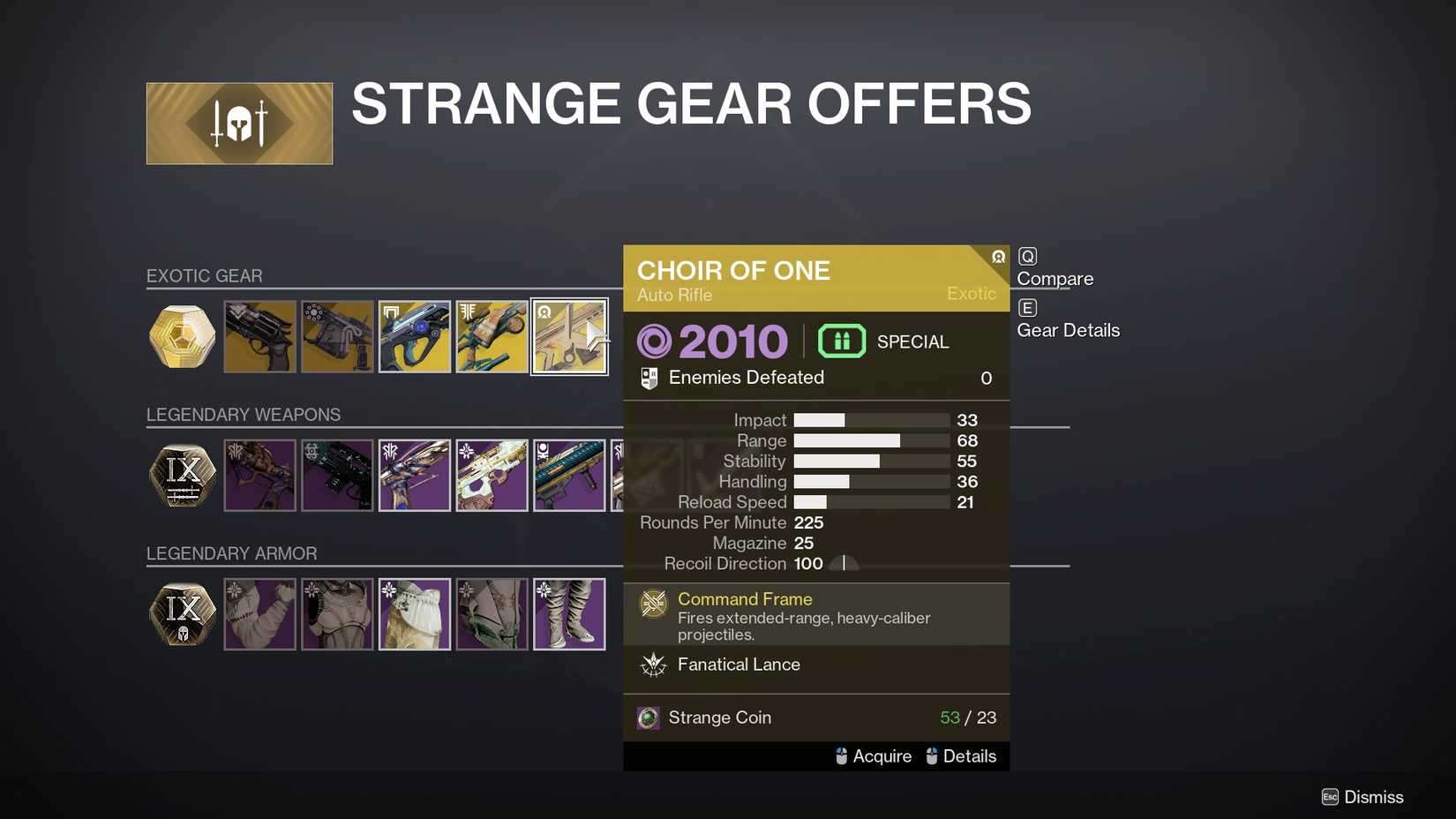This screenshot has height=819, width=1456.
Task: Select the exotic hand cannon thumbnail
Action: (259, 336)
